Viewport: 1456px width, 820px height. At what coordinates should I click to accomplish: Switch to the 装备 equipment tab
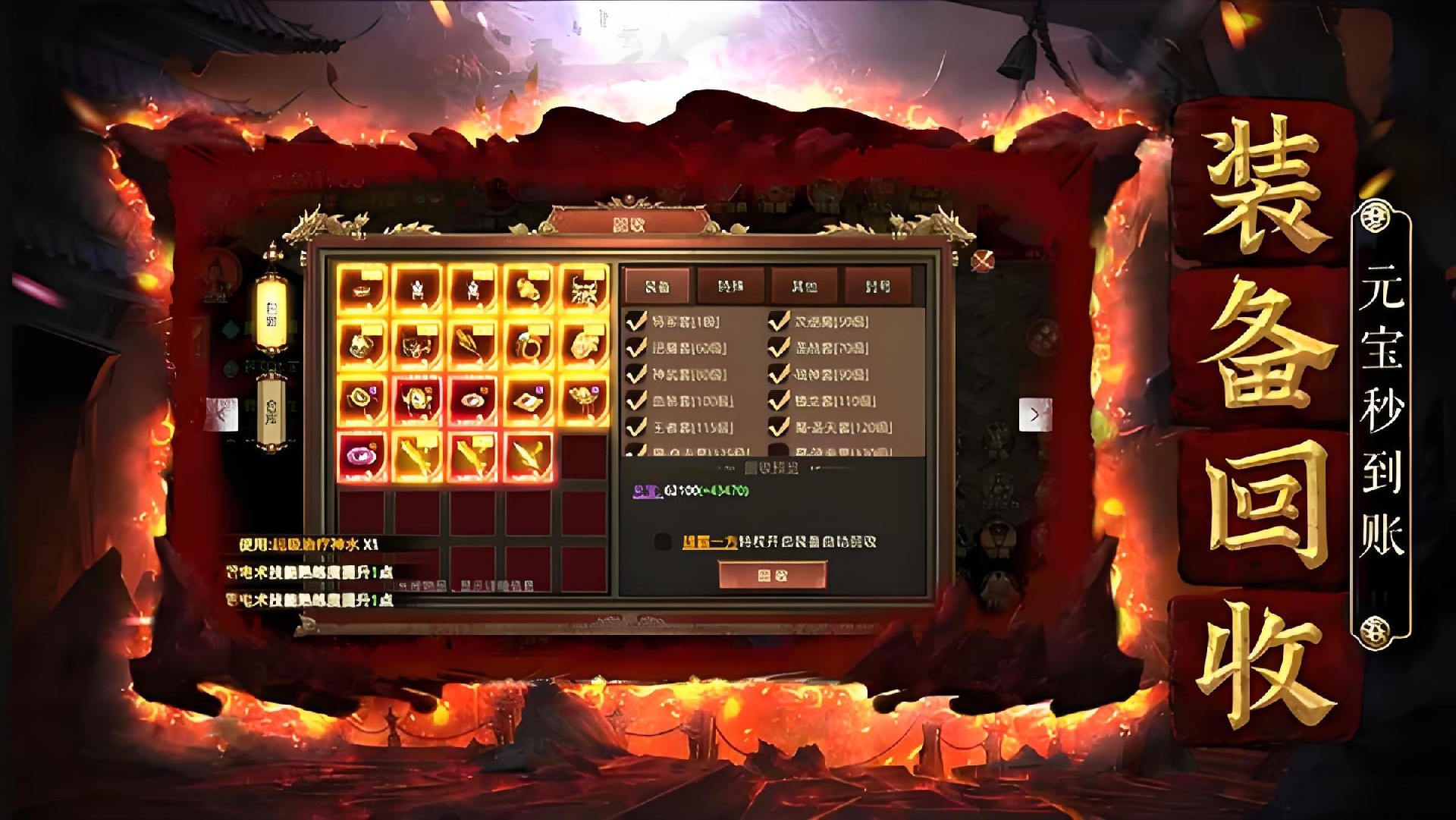click(657, 287)
